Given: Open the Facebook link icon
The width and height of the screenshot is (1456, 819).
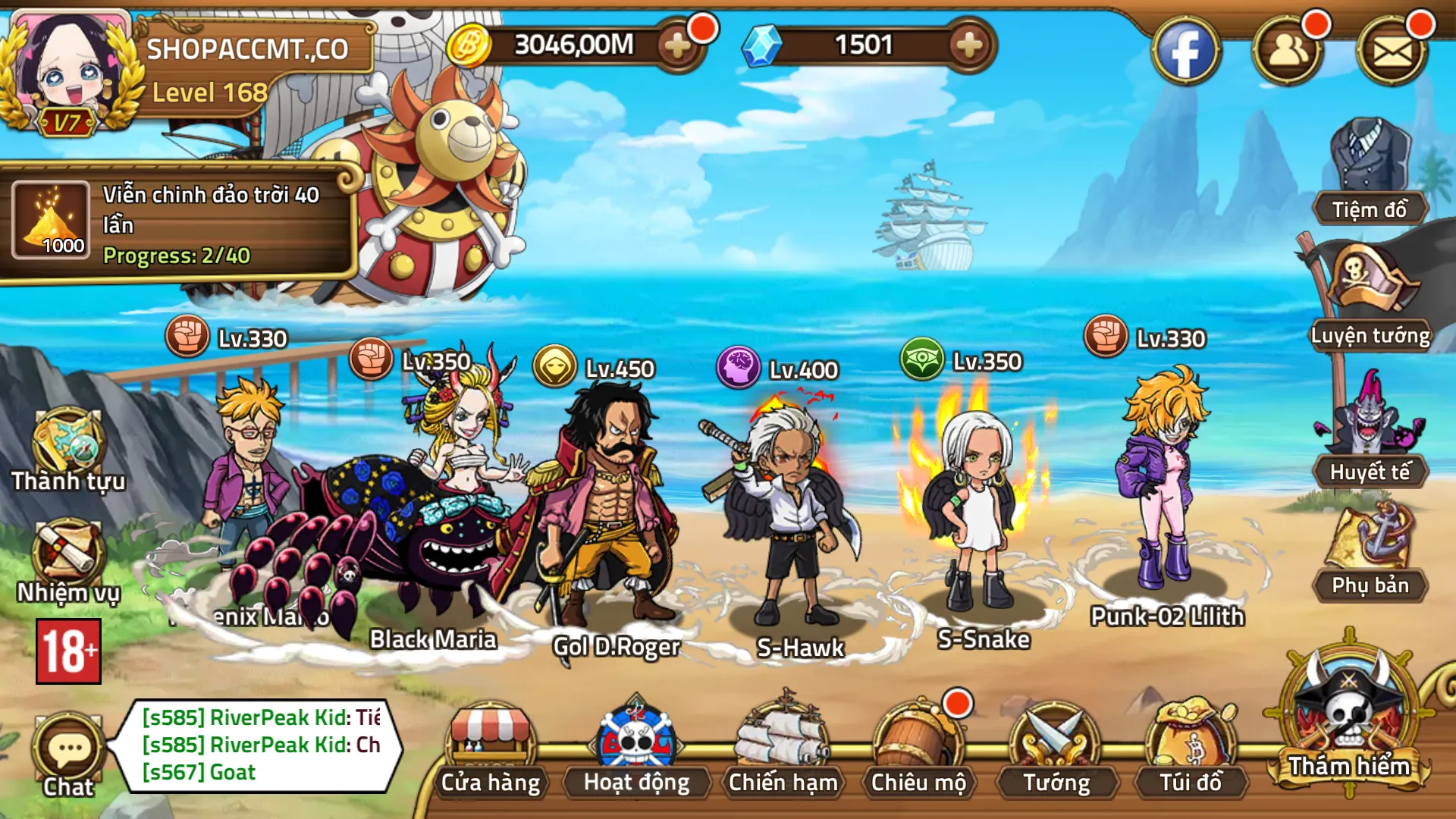Looking at the screenshot, I should pos(1185,52).
